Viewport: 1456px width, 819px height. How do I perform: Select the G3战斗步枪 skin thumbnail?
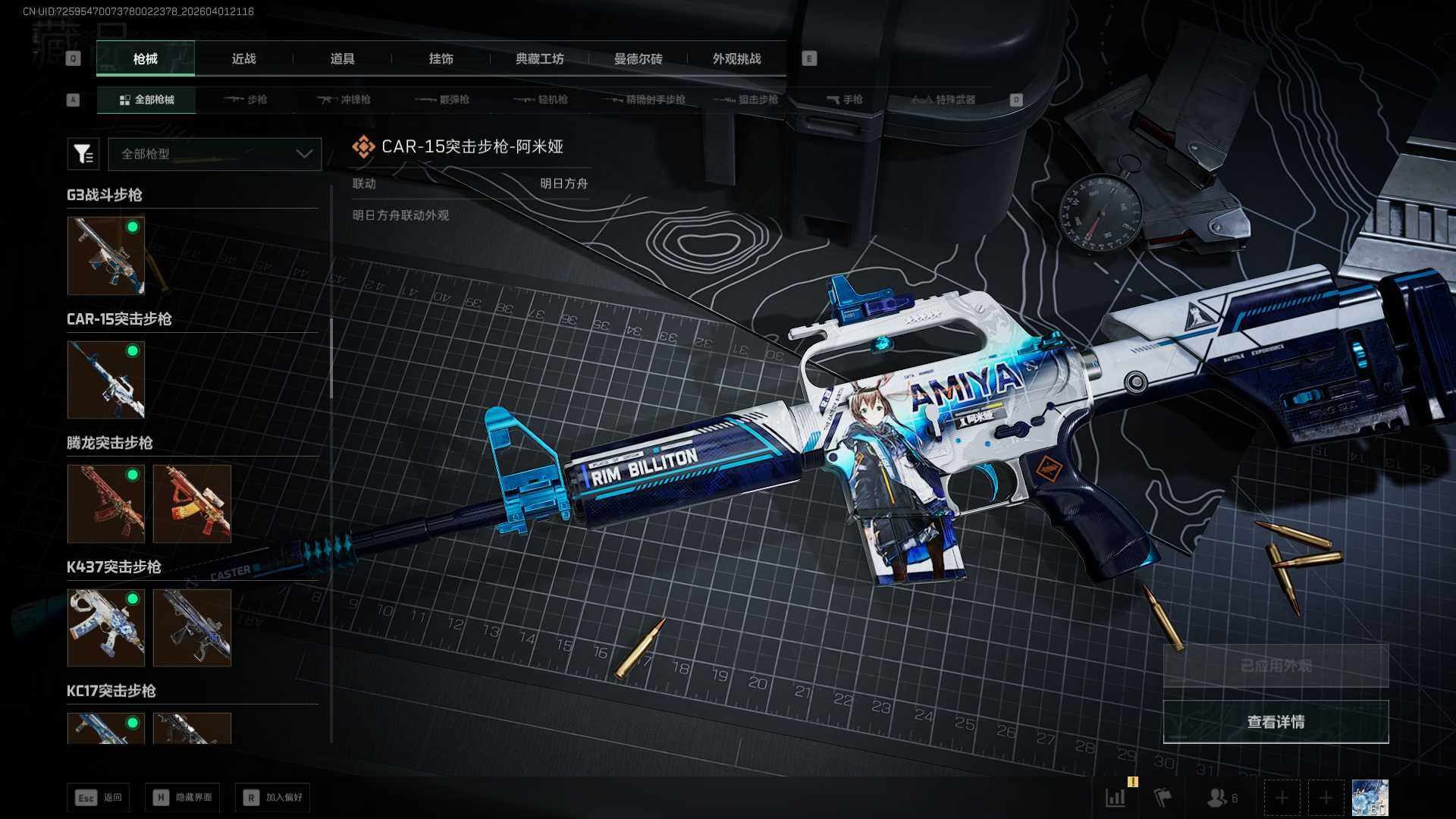tap(106, 256)
